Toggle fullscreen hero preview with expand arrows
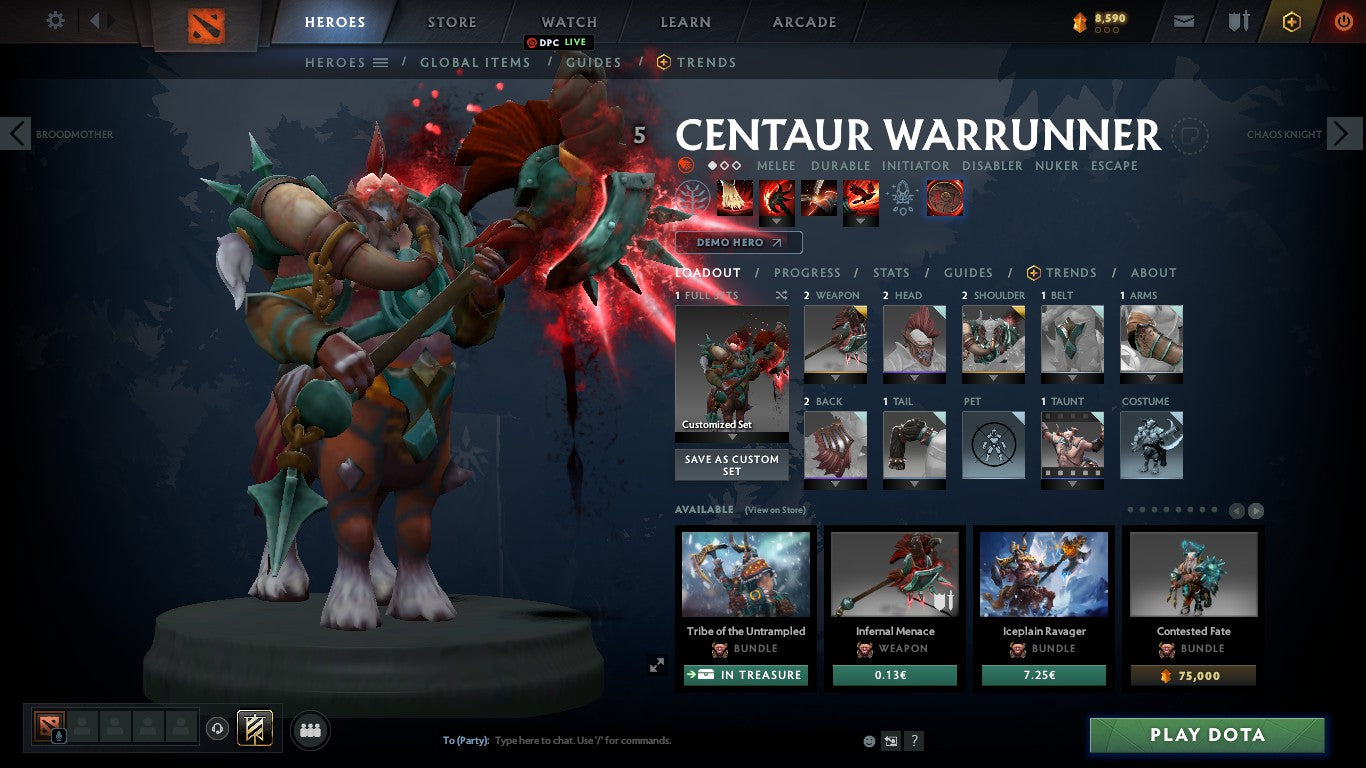Viewport: 1366px width, 768px height. [x=658, y=664]
